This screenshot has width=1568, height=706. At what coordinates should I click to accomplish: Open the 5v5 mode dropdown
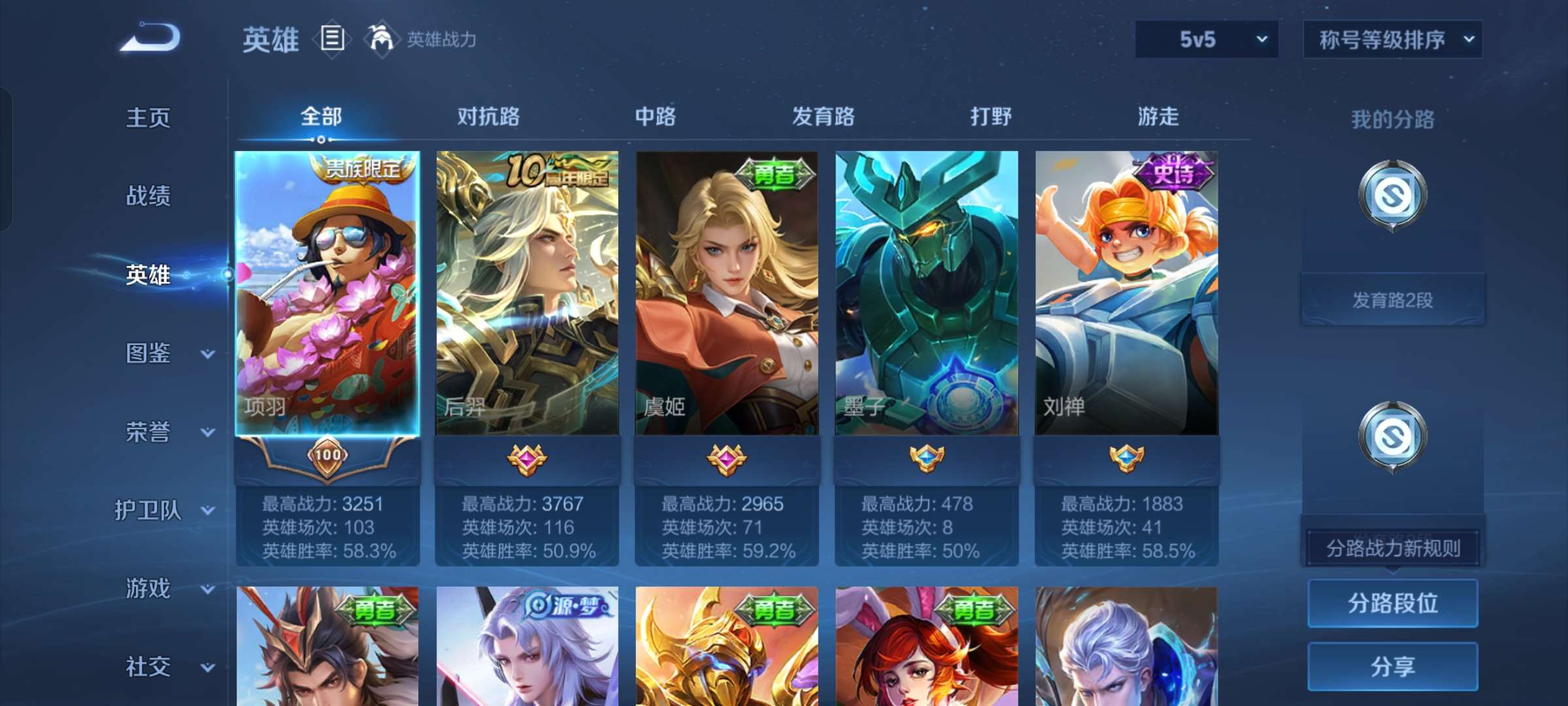(1205, 39)
